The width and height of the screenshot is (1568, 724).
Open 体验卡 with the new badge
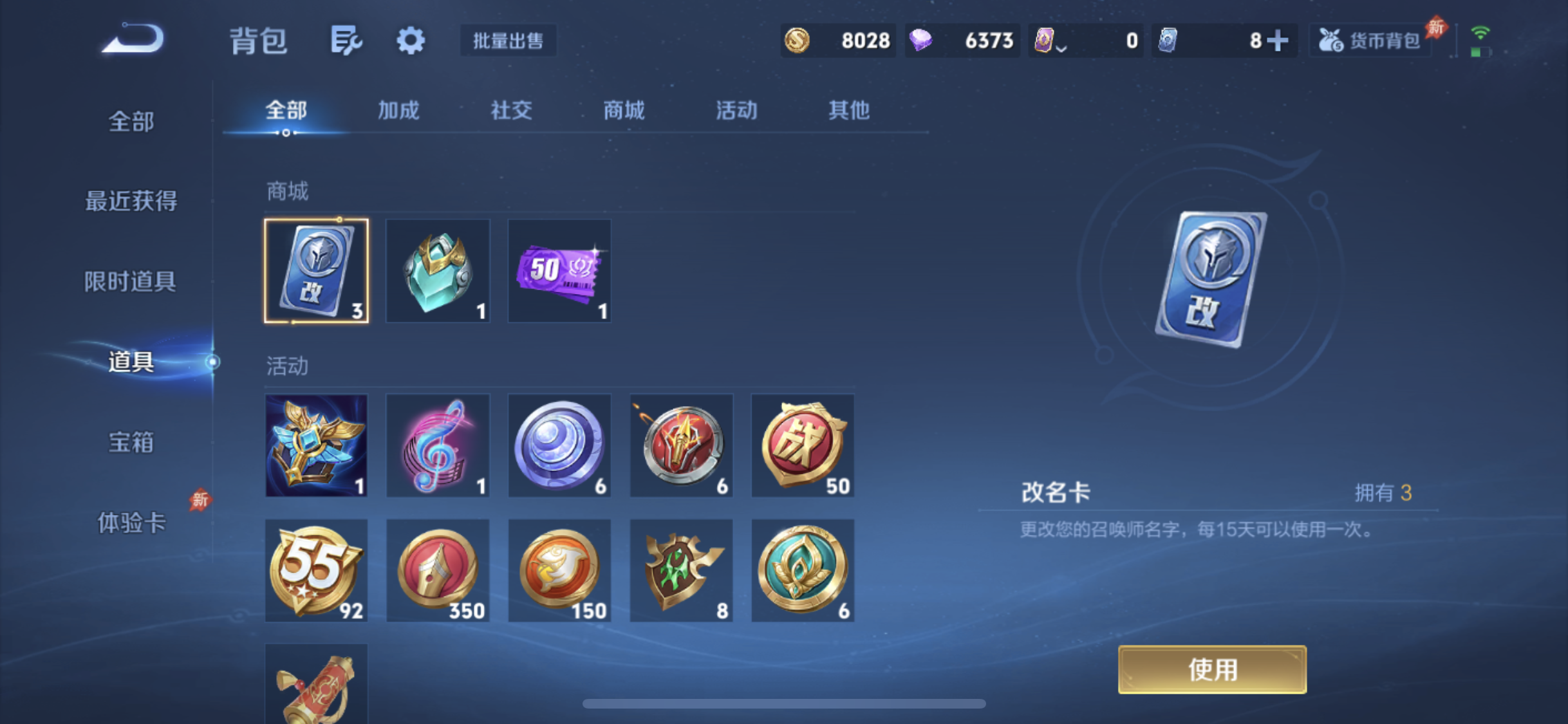click(132, 523)
